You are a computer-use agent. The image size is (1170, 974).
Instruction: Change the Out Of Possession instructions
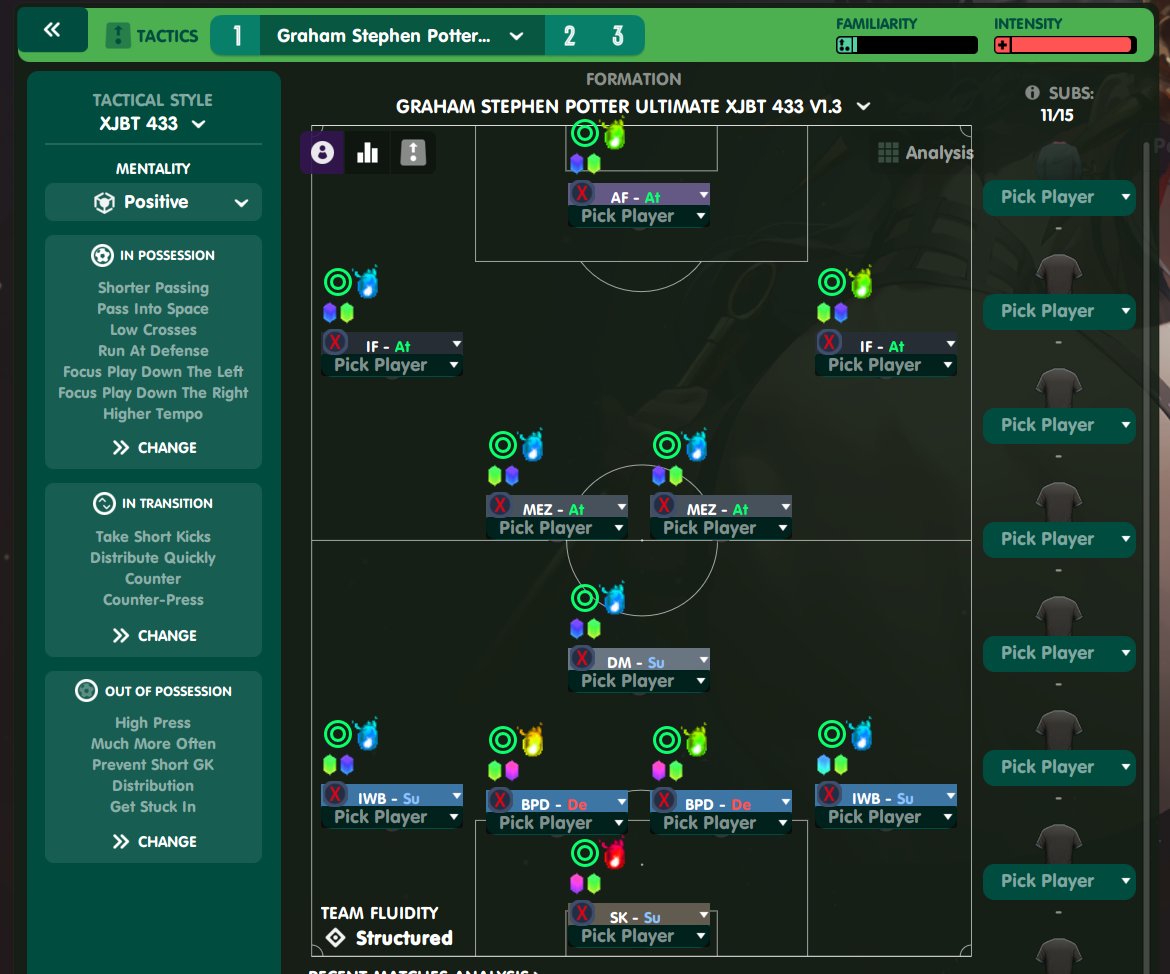point(153,841)
